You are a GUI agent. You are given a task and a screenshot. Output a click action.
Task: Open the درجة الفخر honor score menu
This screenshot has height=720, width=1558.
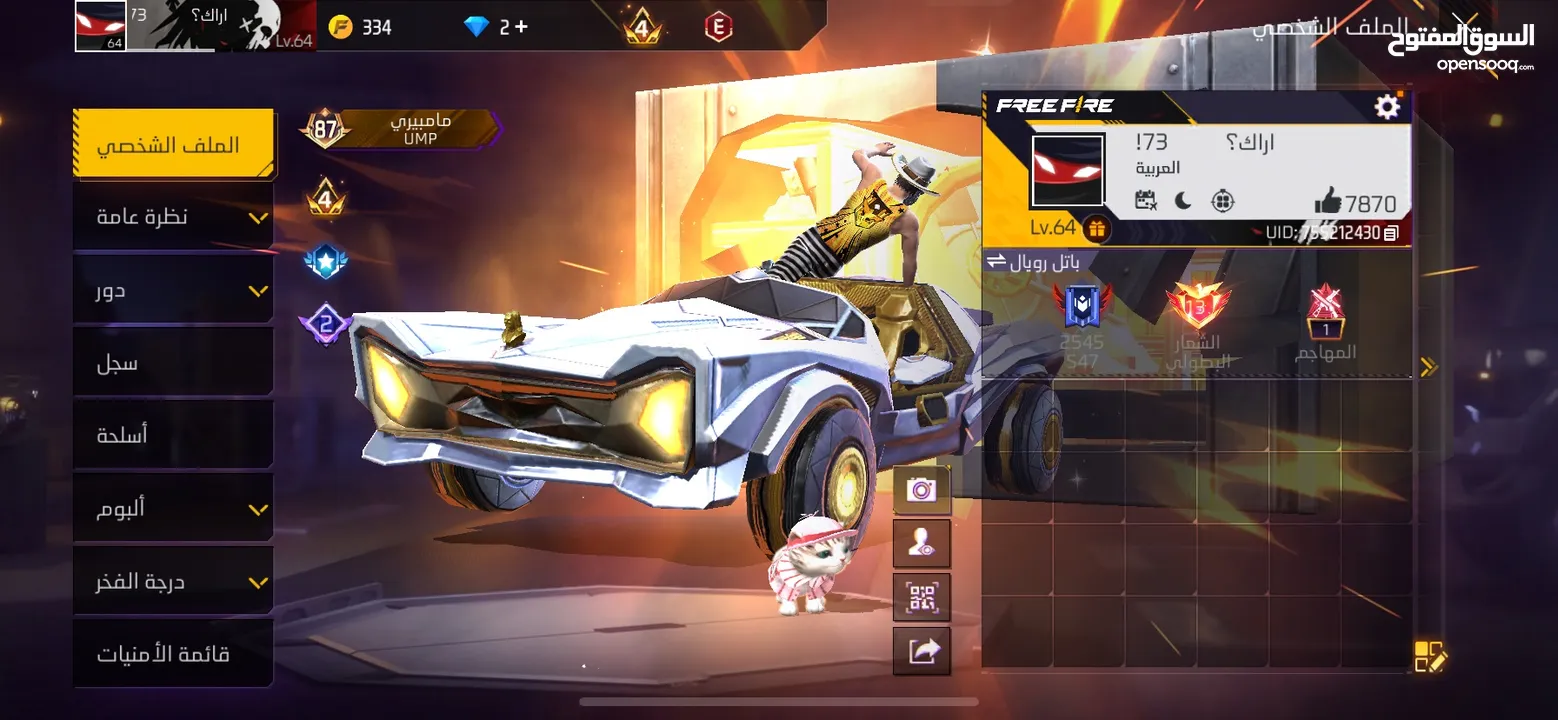(x=173, y=582)
